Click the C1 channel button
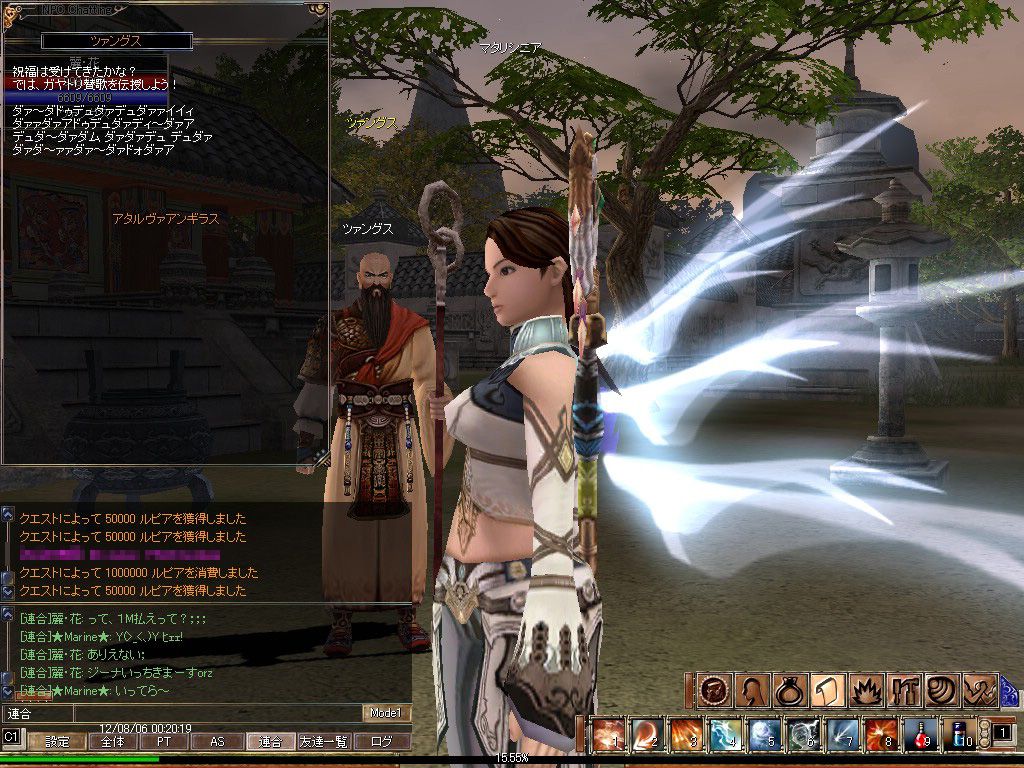Viewport: 1024px width, 768px height. tap(12, 737)
